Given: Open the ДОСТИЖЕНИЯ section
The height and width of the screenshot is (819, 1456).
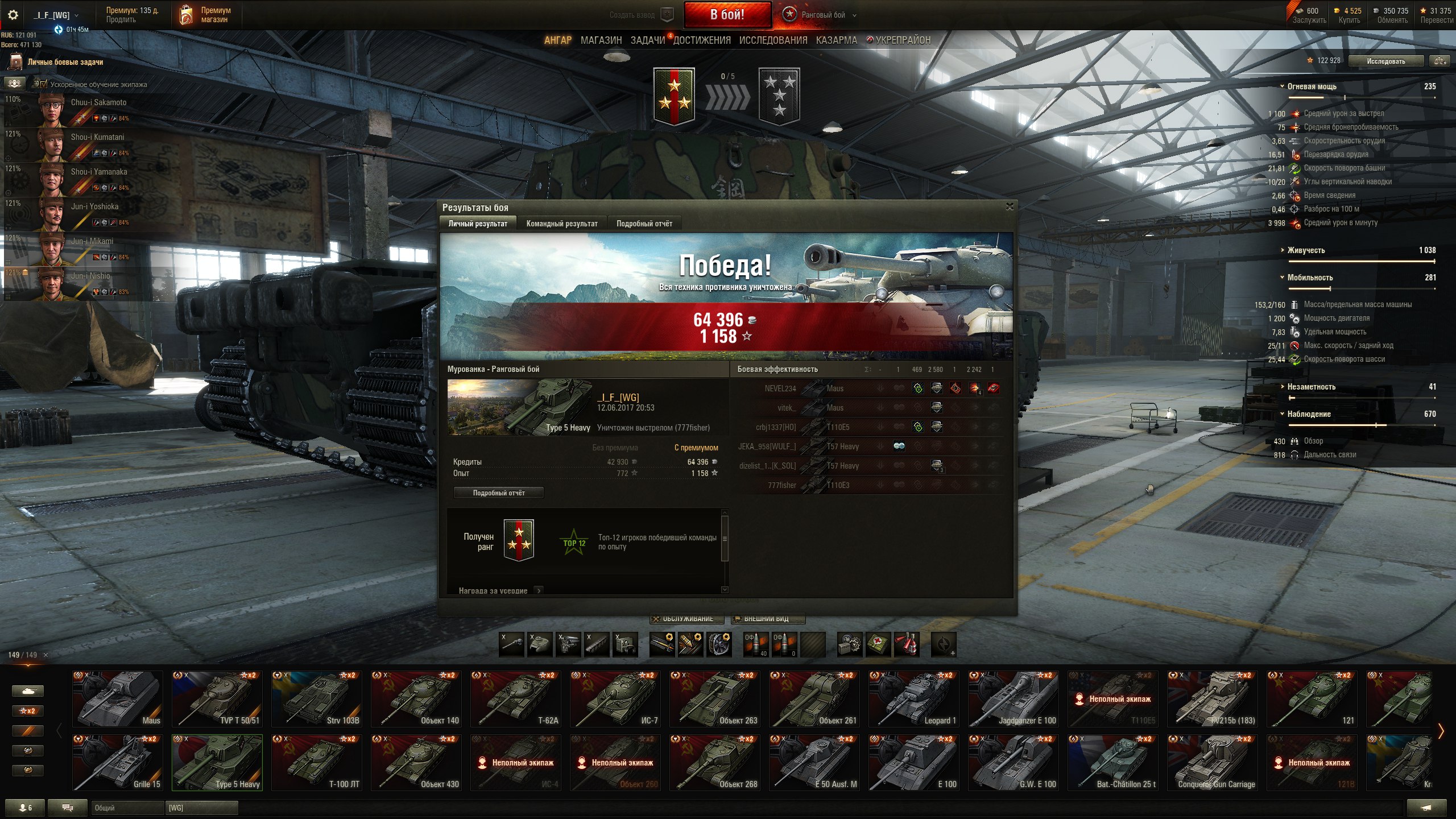Looking at the screenshot, I should [702, 40].
